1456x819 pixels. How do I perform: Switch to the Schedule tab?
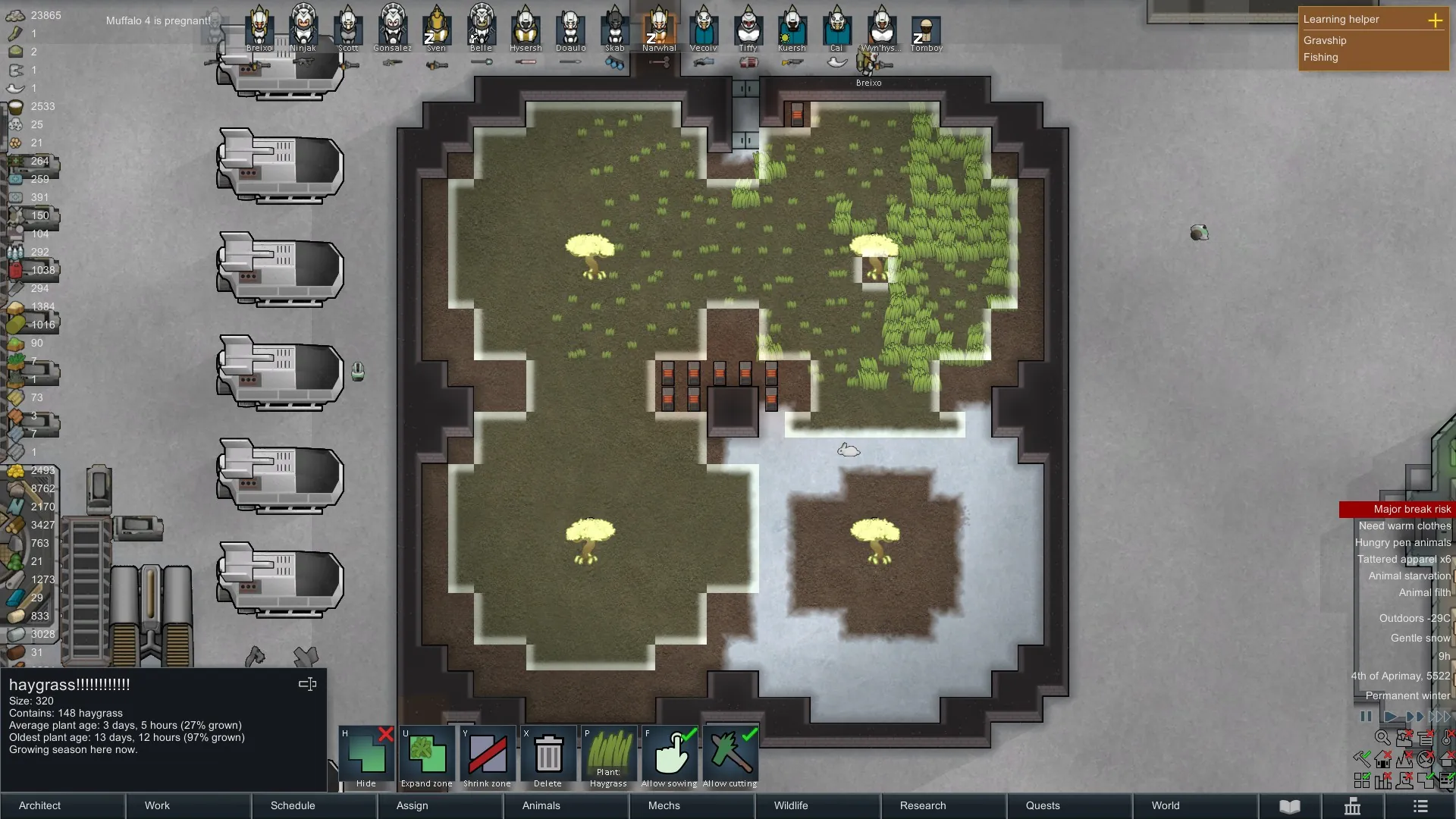[292, 805]
